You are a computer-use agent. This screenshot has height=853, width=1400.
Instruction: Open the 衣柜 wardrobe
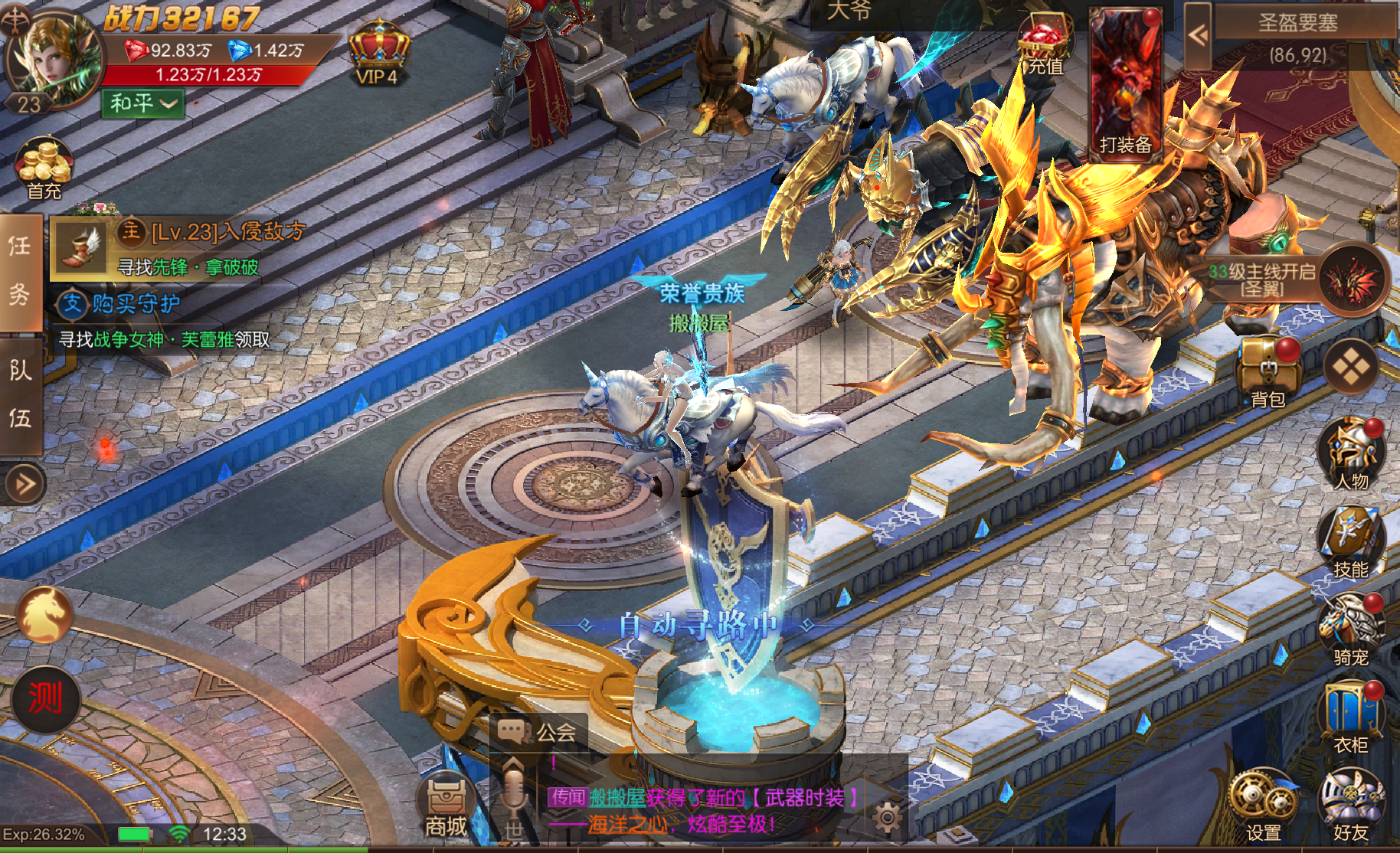tap(1350, 717)
